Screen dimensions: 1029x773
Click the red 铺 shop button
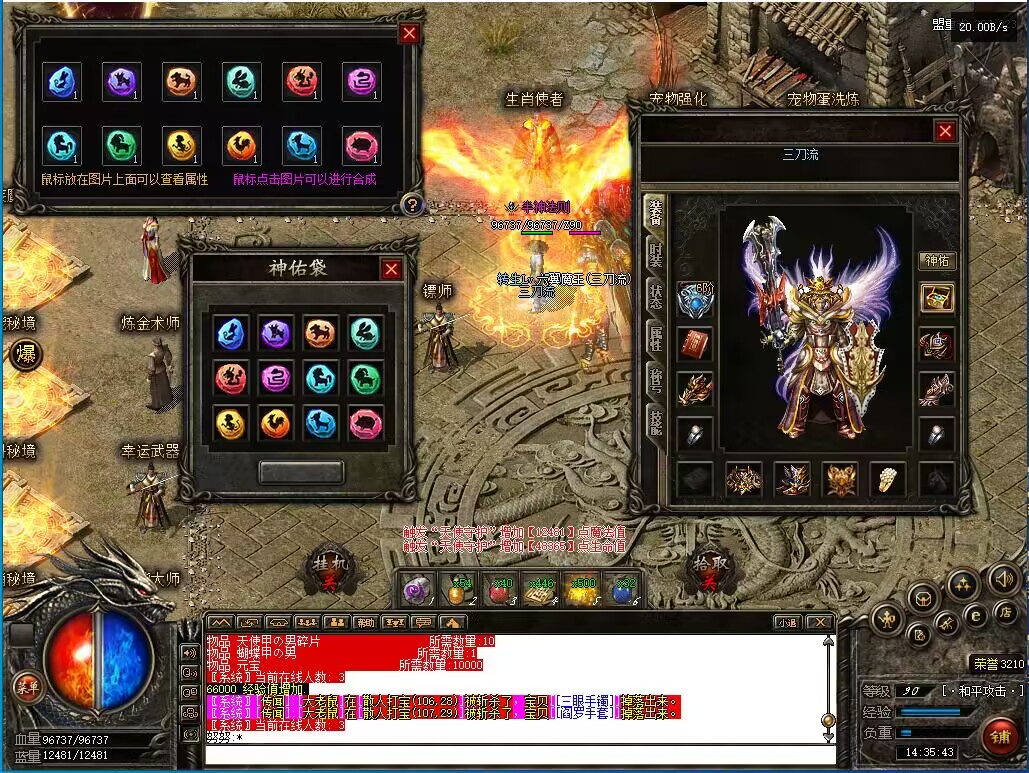tap(998, 736)
